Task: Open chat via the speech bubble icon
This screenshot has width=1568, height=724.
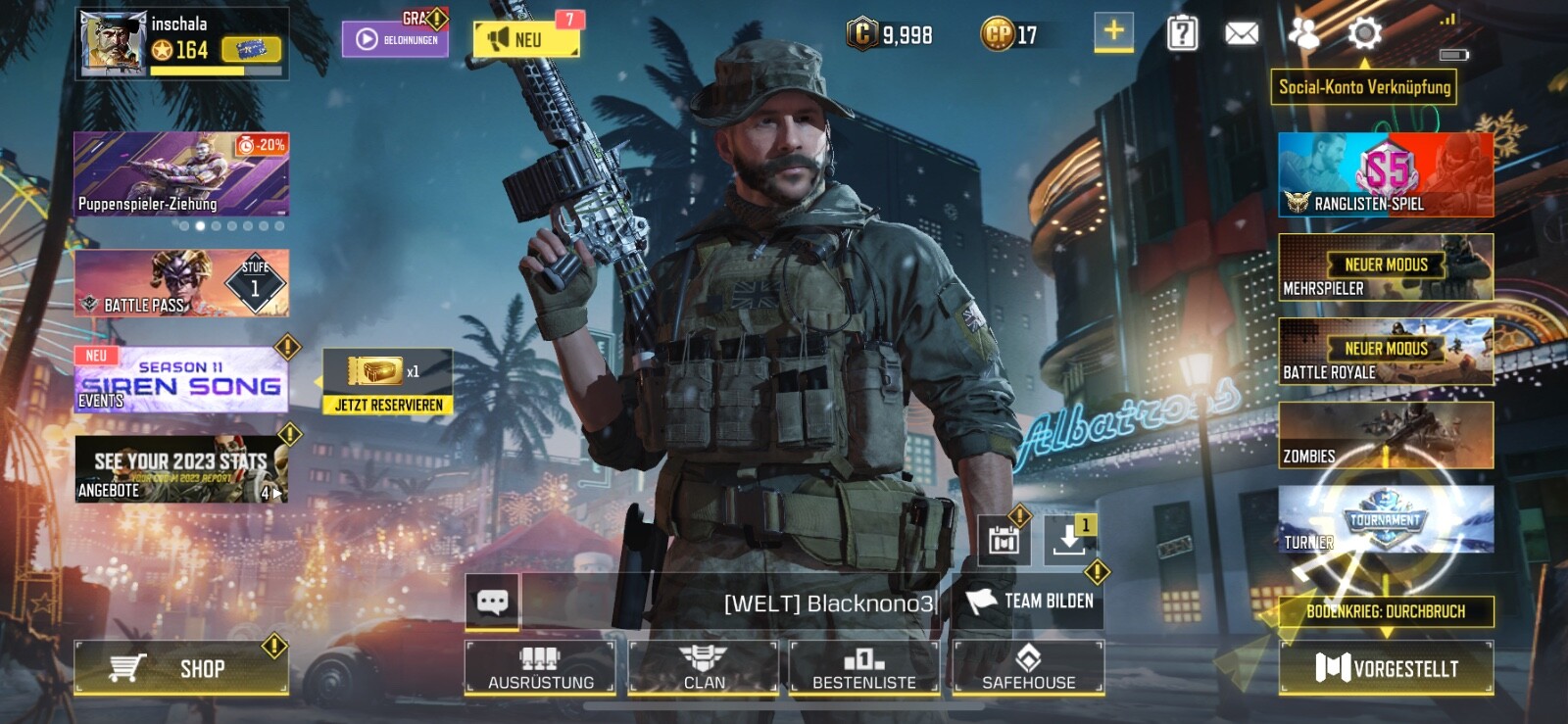Action: point(493,601)
